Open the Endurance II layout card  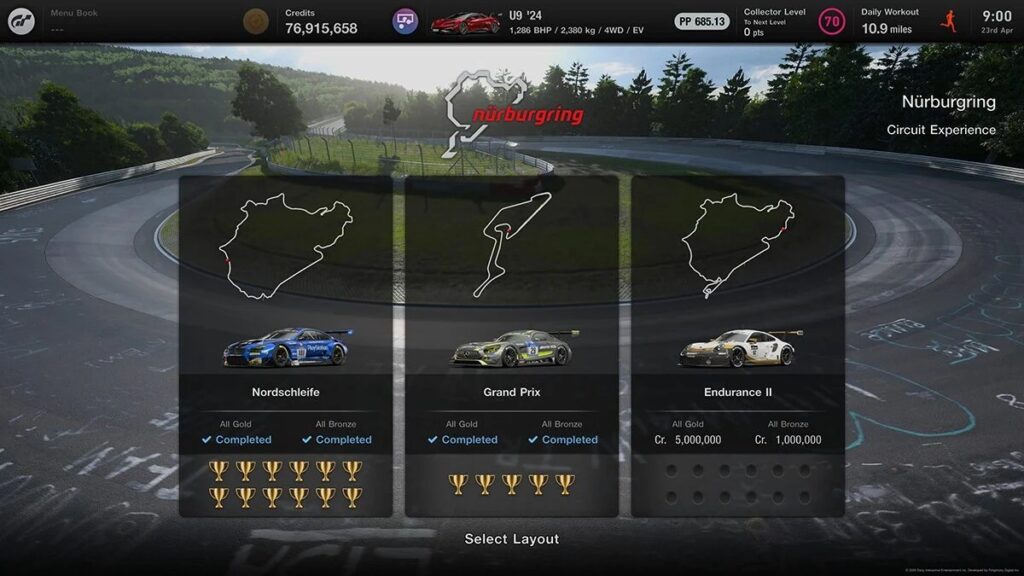coord(738,346)
